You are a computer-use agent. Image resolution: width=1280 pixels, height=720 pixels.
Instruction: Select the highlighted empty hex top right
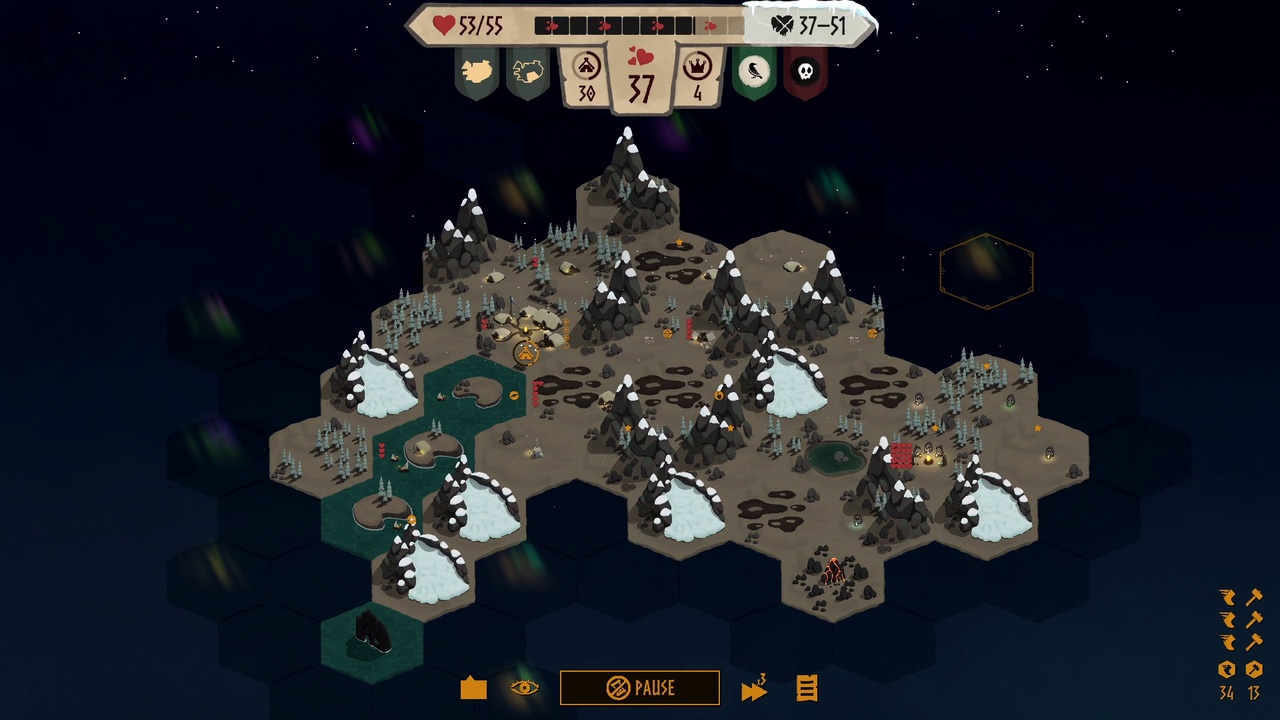[987, 272]
